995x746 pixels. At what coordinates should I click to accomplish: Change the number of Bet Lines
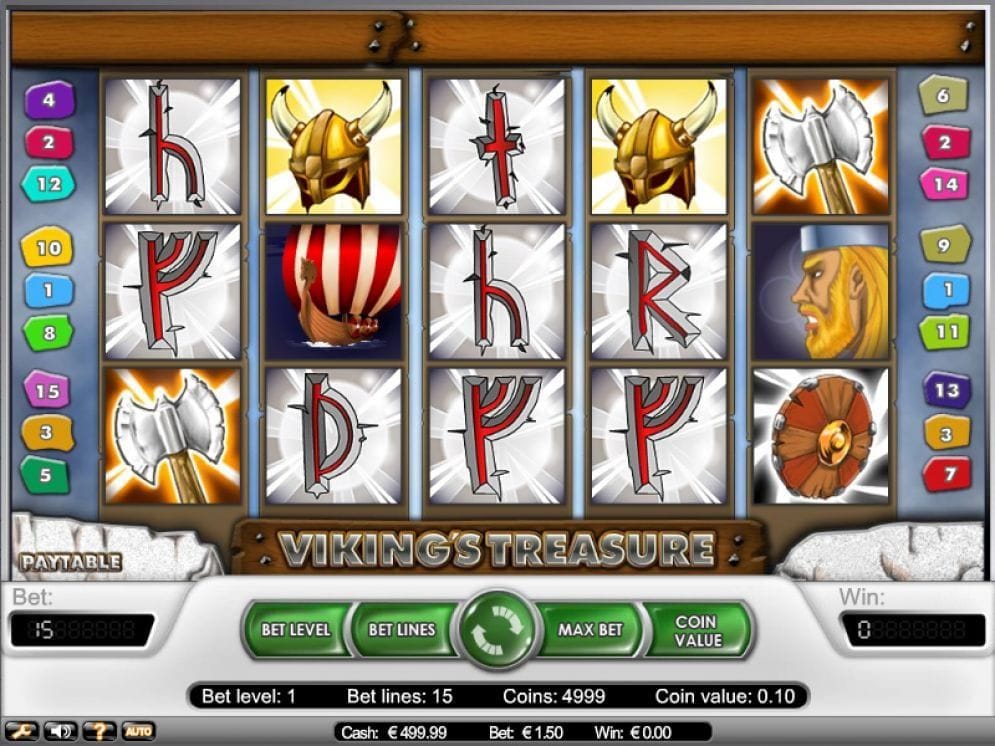click(x=402, y=630)
